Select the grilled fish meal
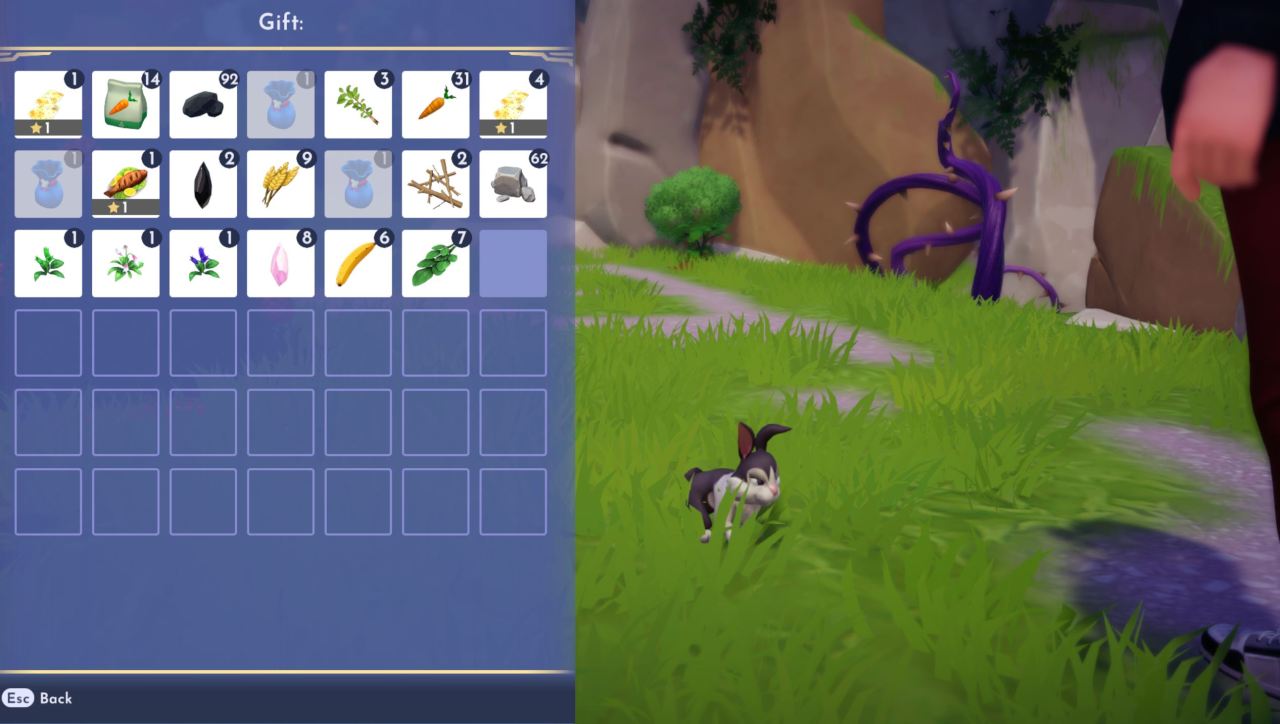The width and height of the screenshot is (1280, 724). pyautogui.click(x=126, y=182)
